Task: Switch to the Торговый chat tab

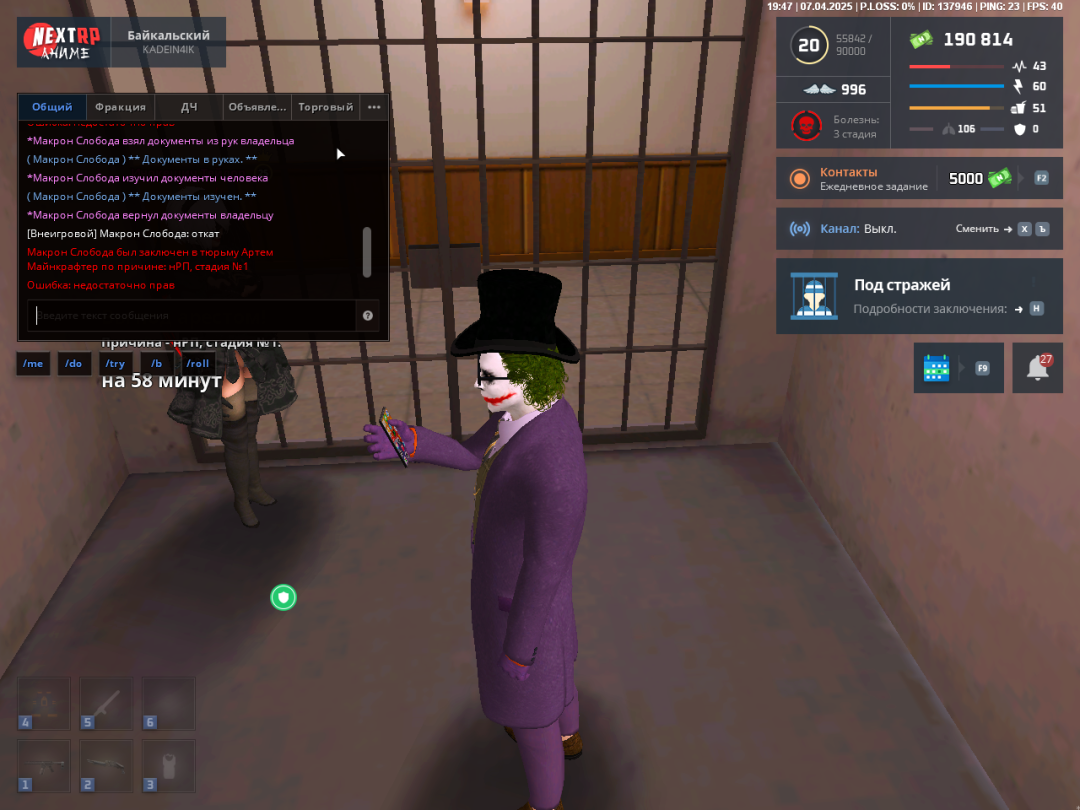Action: coord(325,107)
